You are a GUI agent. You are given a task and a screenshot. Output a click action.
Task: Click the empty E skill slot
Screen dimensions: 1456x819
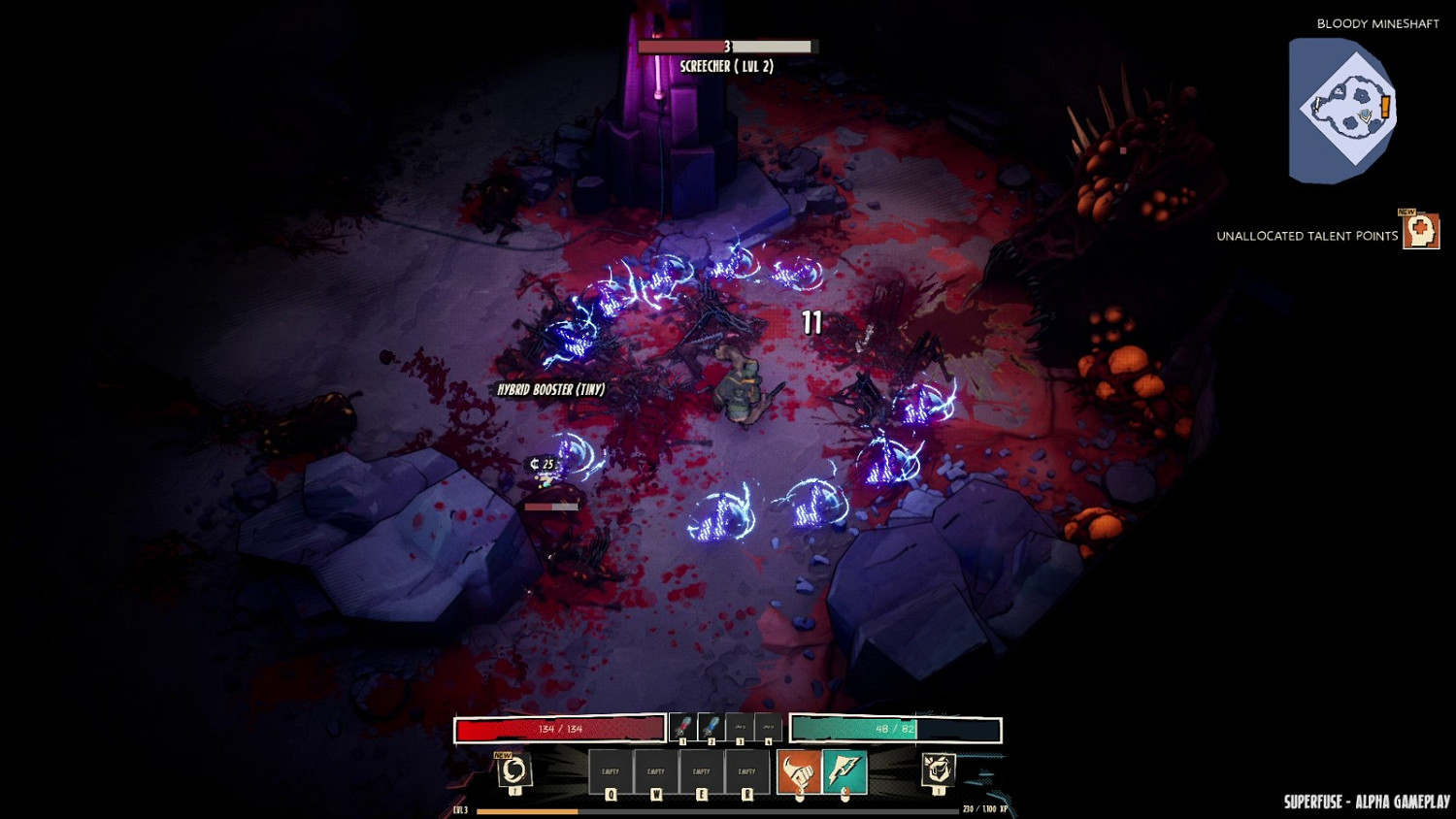[702, 770]
